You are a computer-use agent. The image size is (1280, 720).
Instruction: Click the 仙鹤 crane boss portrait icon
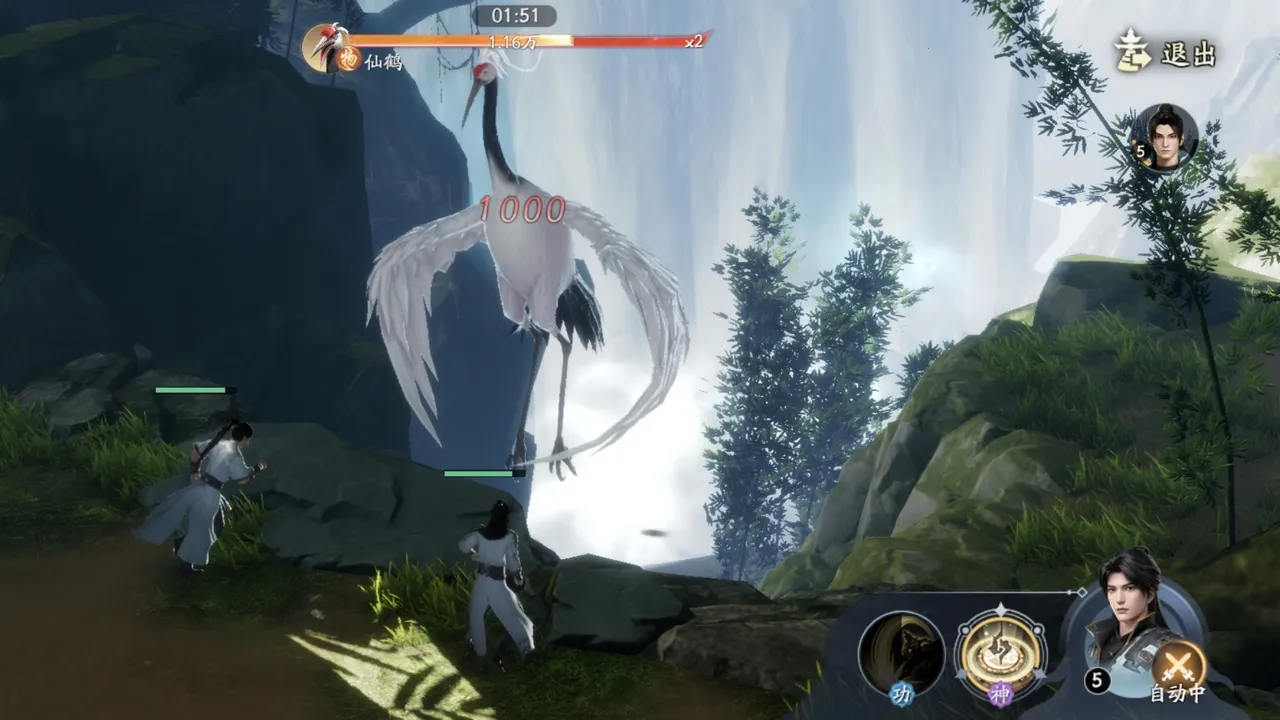[326, 47]
